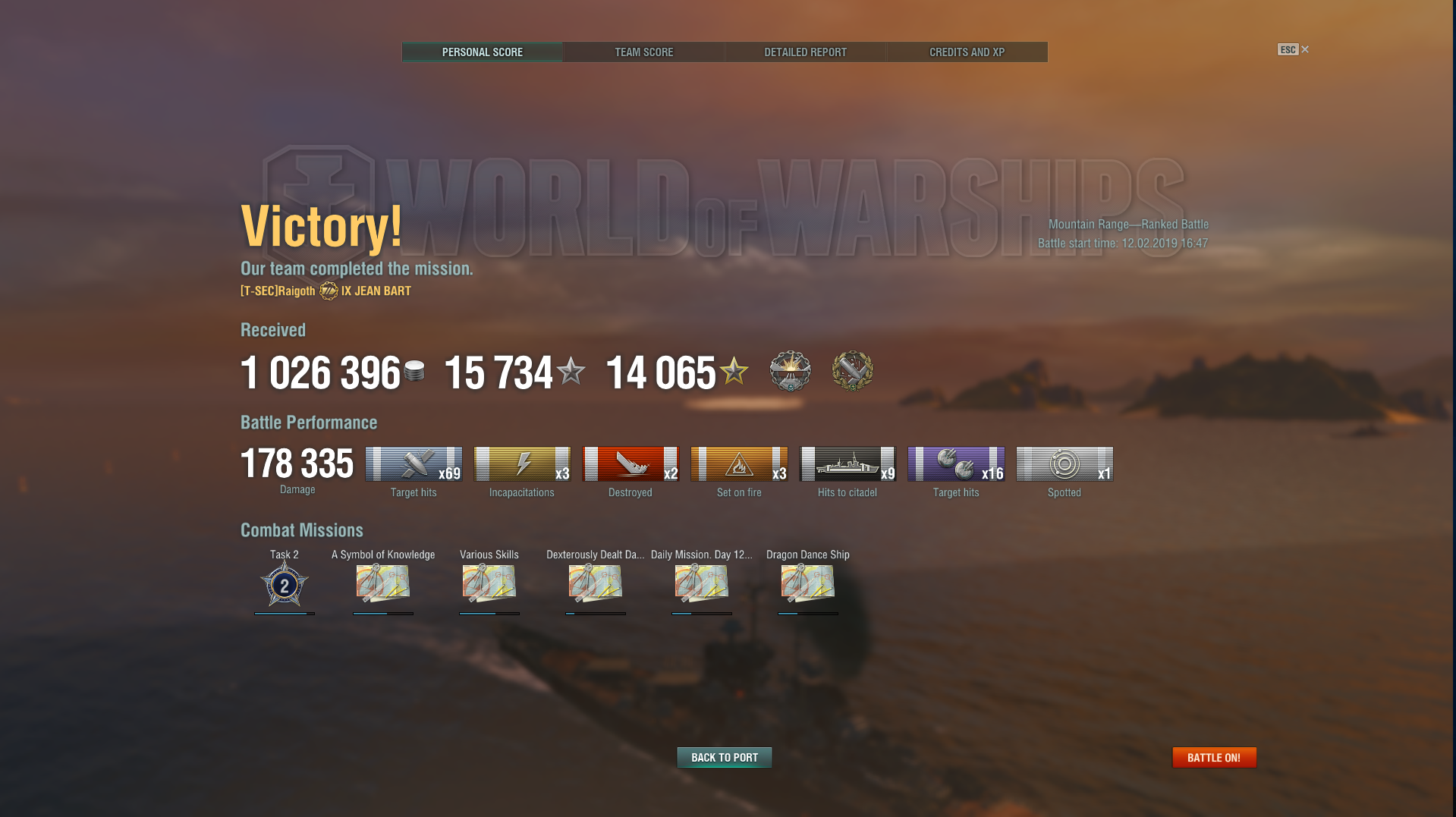Select the Set on fire ribbon

[739, 464]
